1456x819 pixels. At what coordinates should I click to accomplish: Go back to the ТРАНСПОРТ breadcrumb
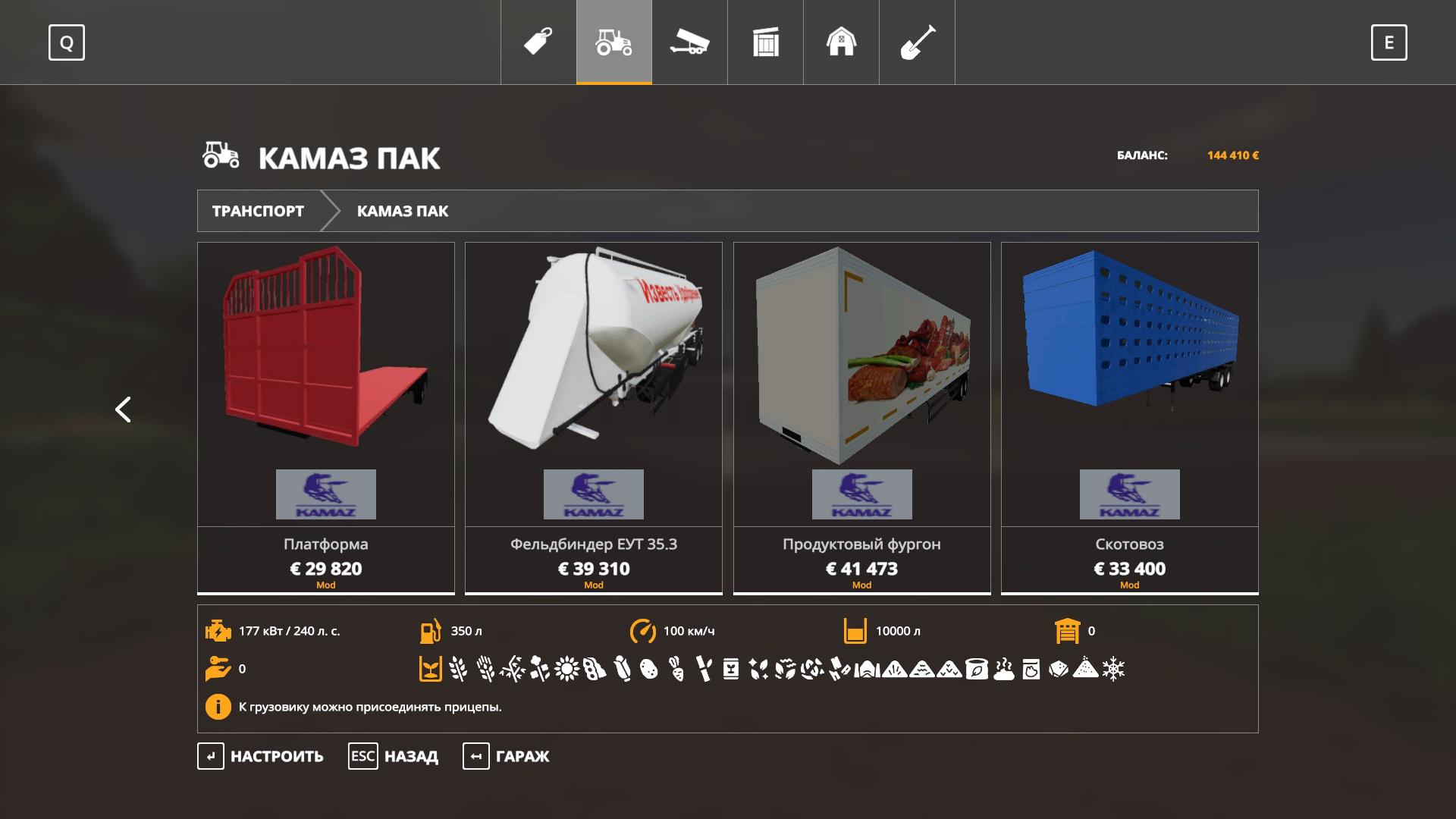tap(258, 211)
